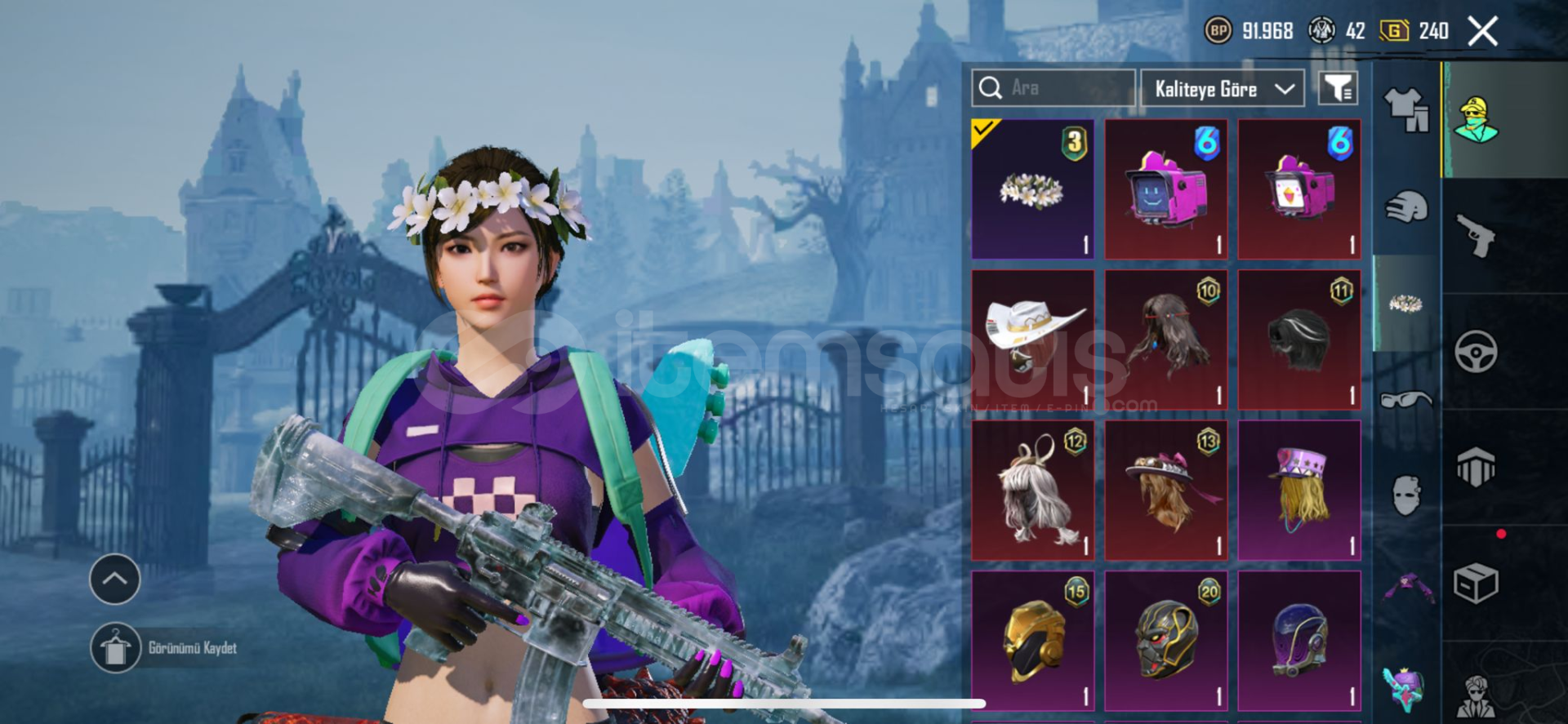The image size is (1568, 724).
Task: Select the black braided hair item
Action: (x=1298, y=340)
